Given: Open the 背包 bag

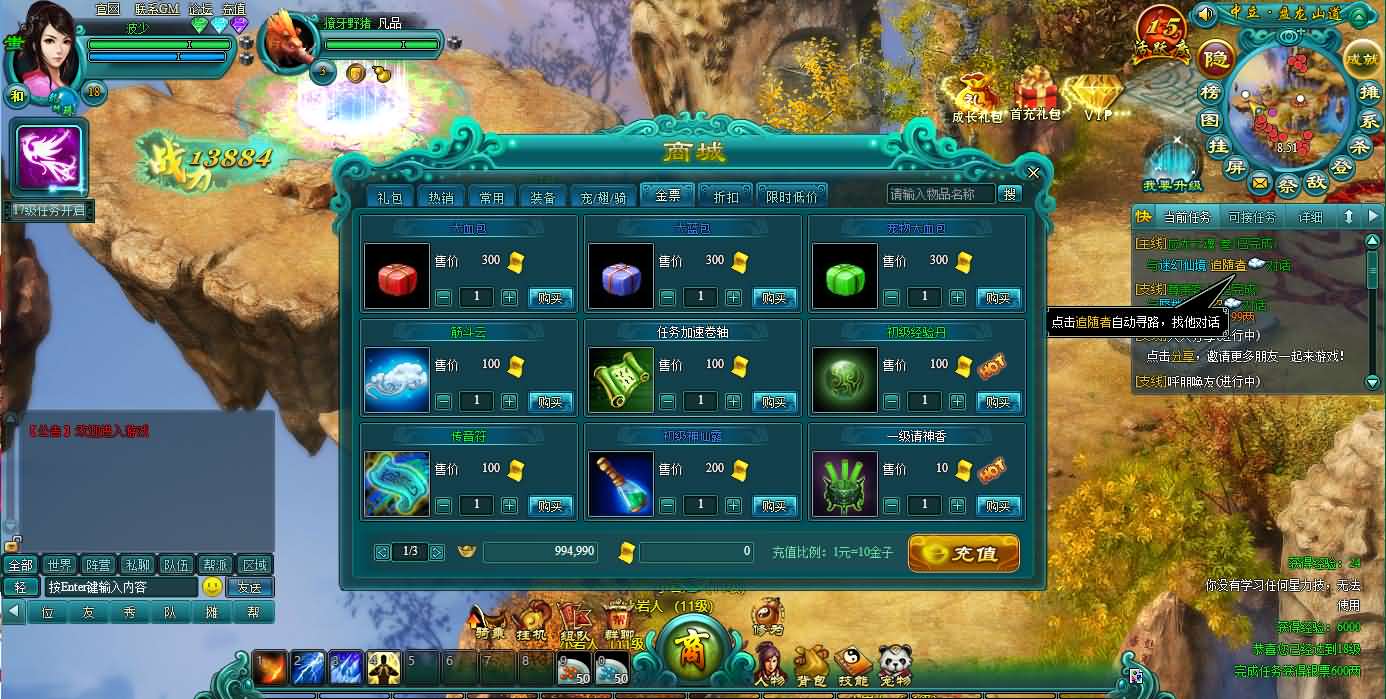Looking at the screenshot, I should tap(811, 665).
